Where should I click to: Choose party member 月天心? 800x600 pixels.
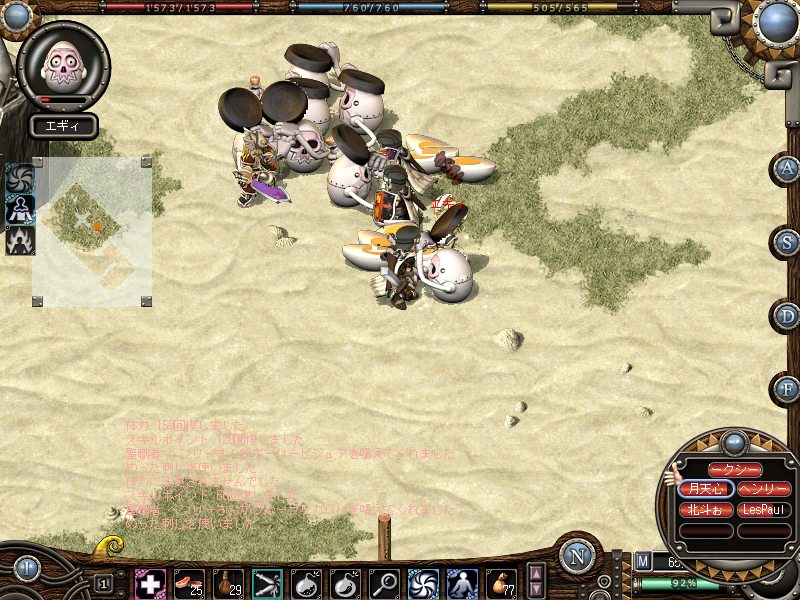coord(704,489)
